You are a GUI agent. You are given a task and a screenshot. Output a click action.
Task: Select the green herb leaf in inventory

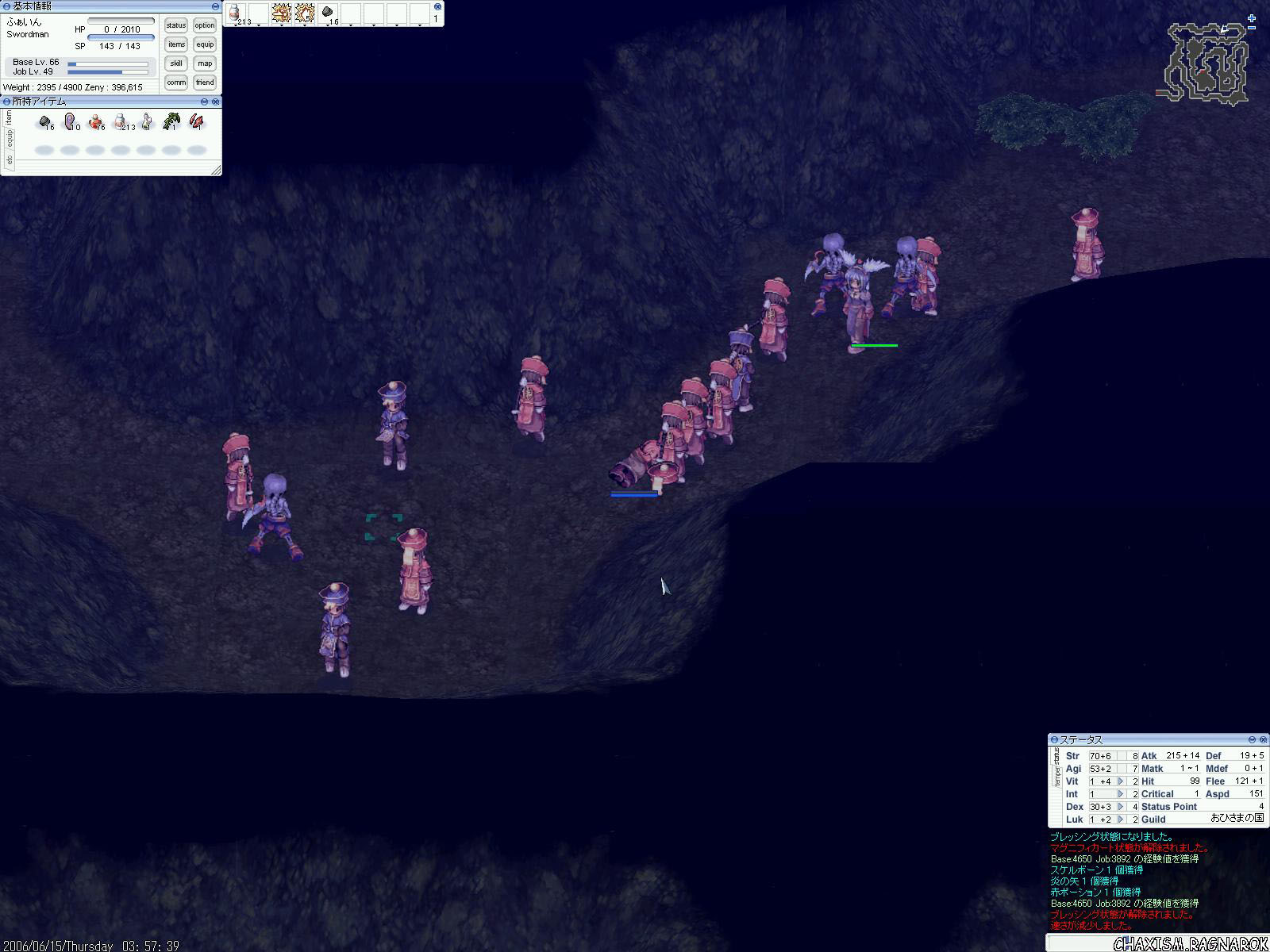coord(171,122)
